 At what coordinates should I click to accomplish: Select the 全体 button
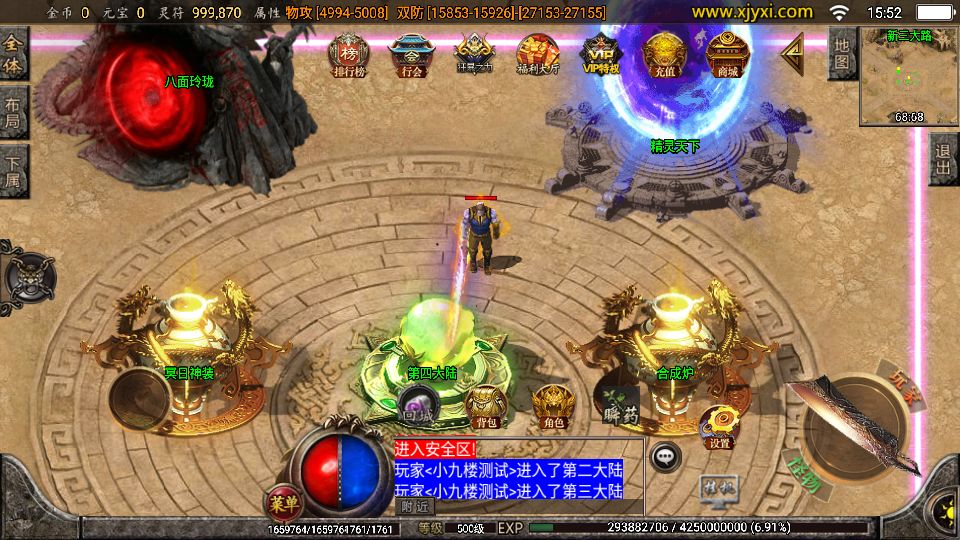(x=14, y=55)
